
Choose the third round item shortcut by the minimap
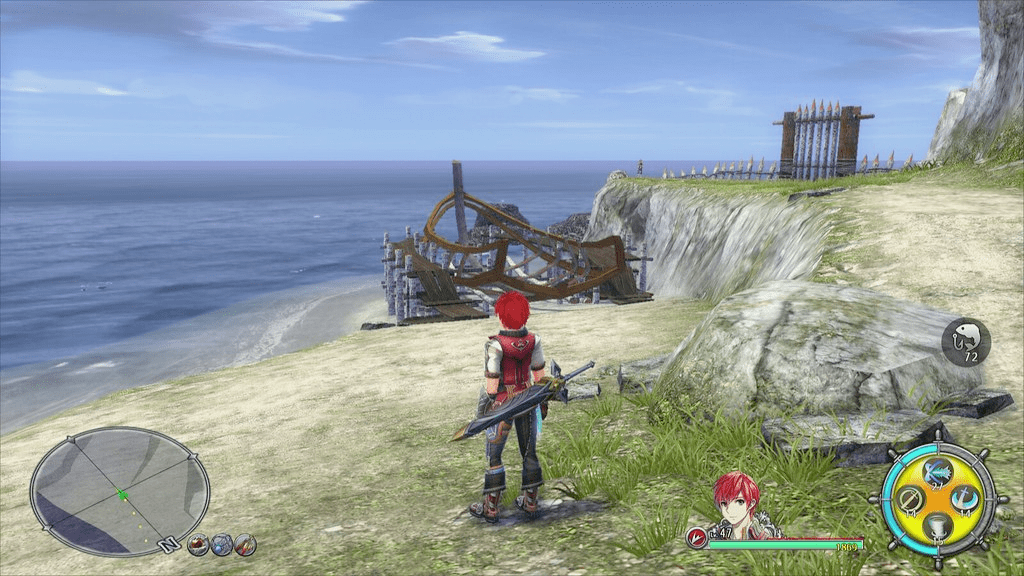click(x=245, y=545)
